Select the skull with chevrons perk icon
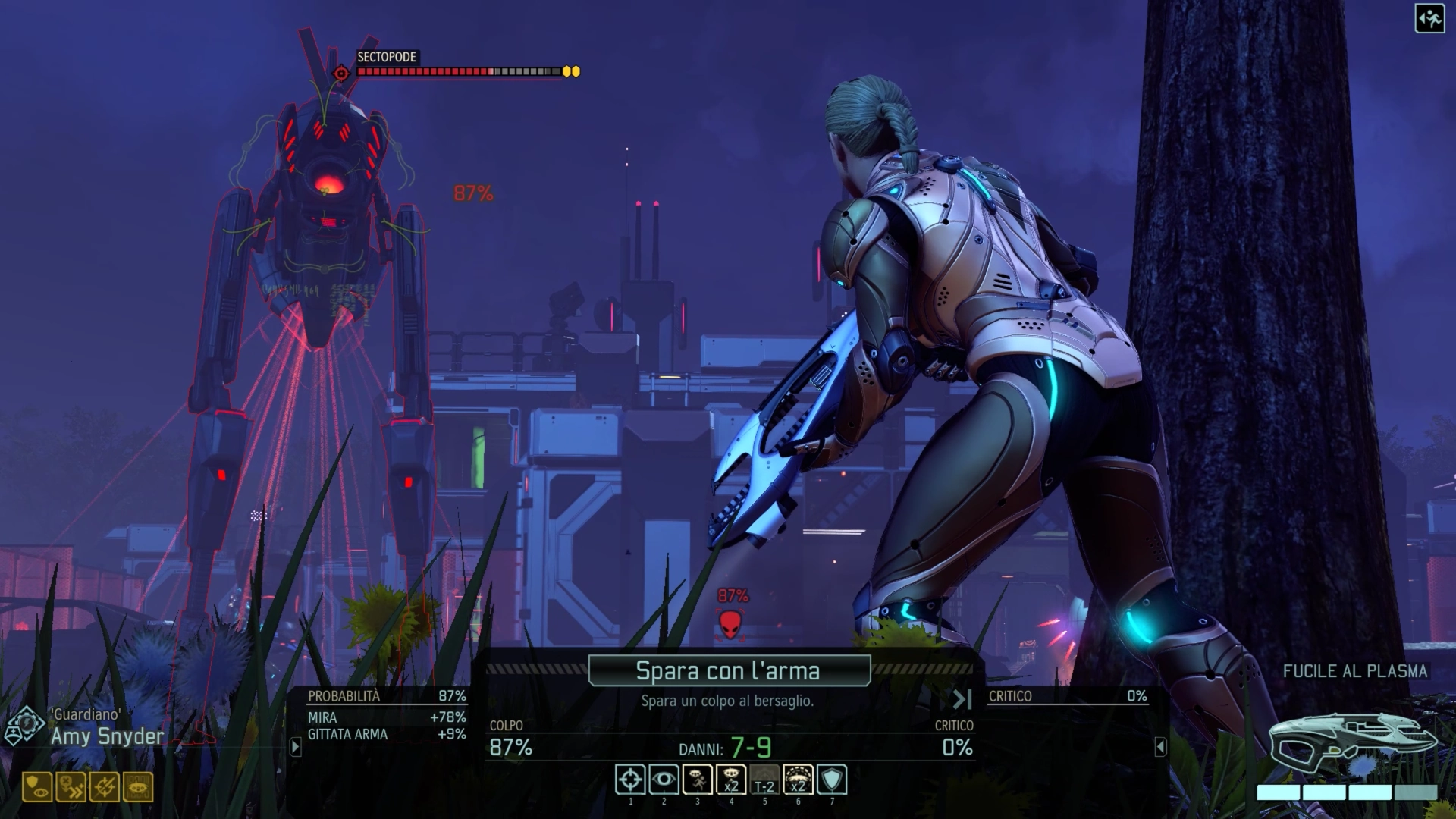This screenshot has height=819, width=1456. (71, 788)
